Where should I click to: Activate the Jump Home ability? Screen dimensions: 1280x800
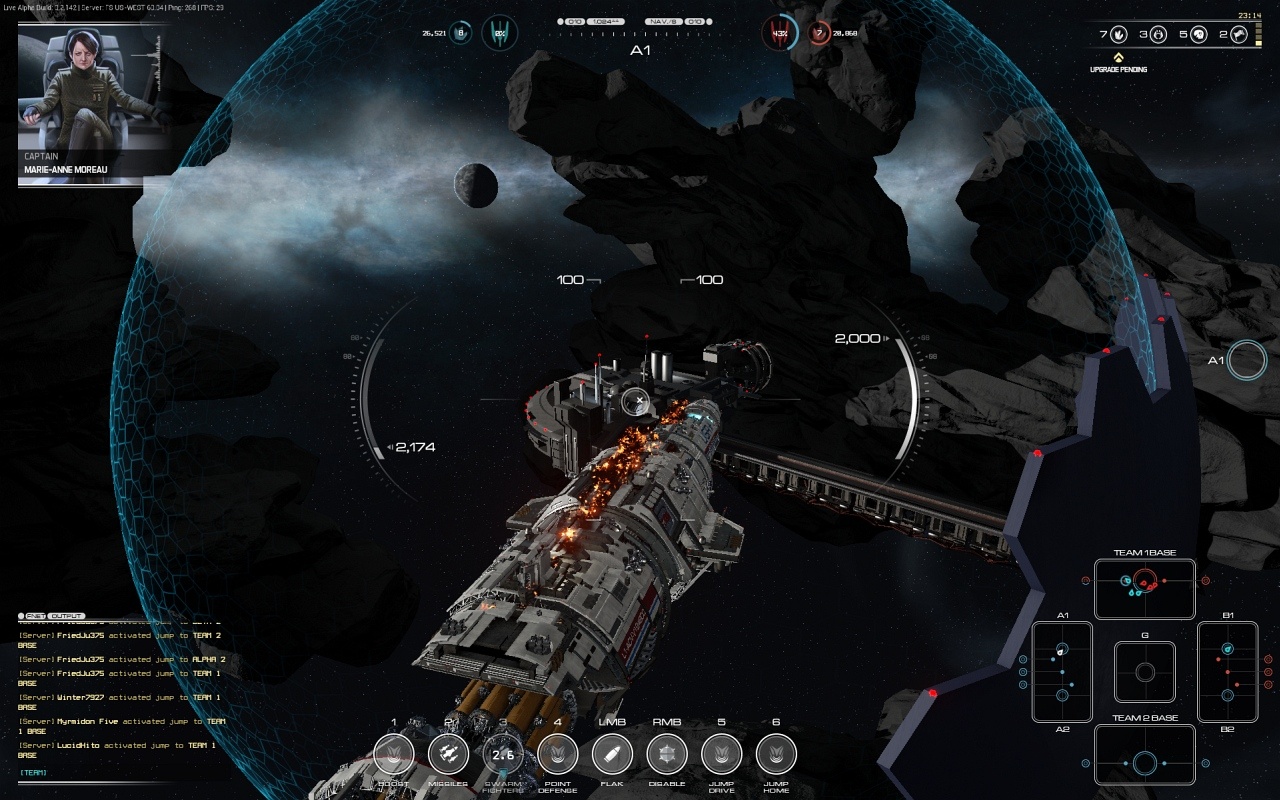pyautogui.click(x=776, y=754)
